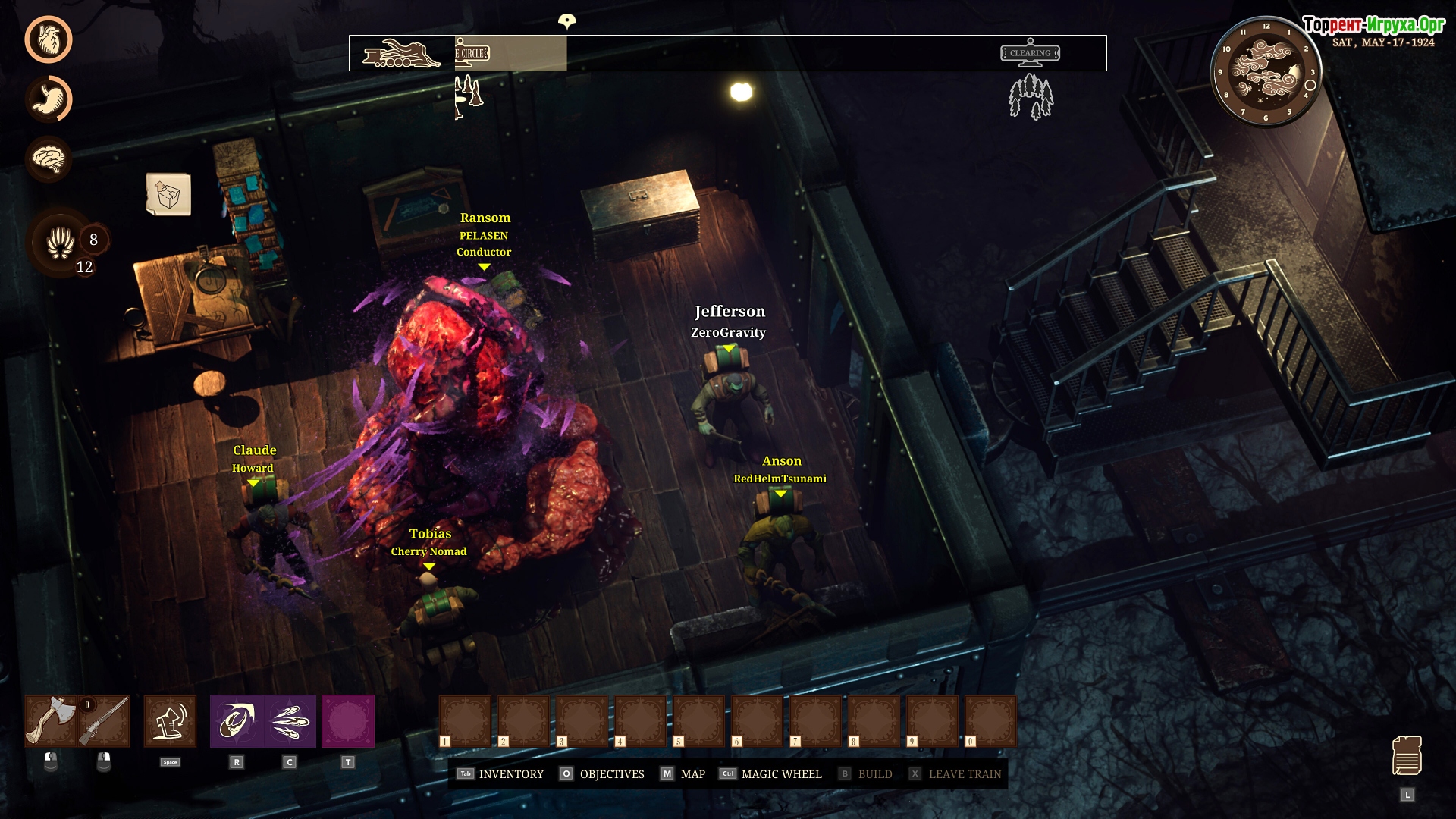
Task: Click the magic hand mana icon
Action: pyautogui.click(x=61, y=243)
